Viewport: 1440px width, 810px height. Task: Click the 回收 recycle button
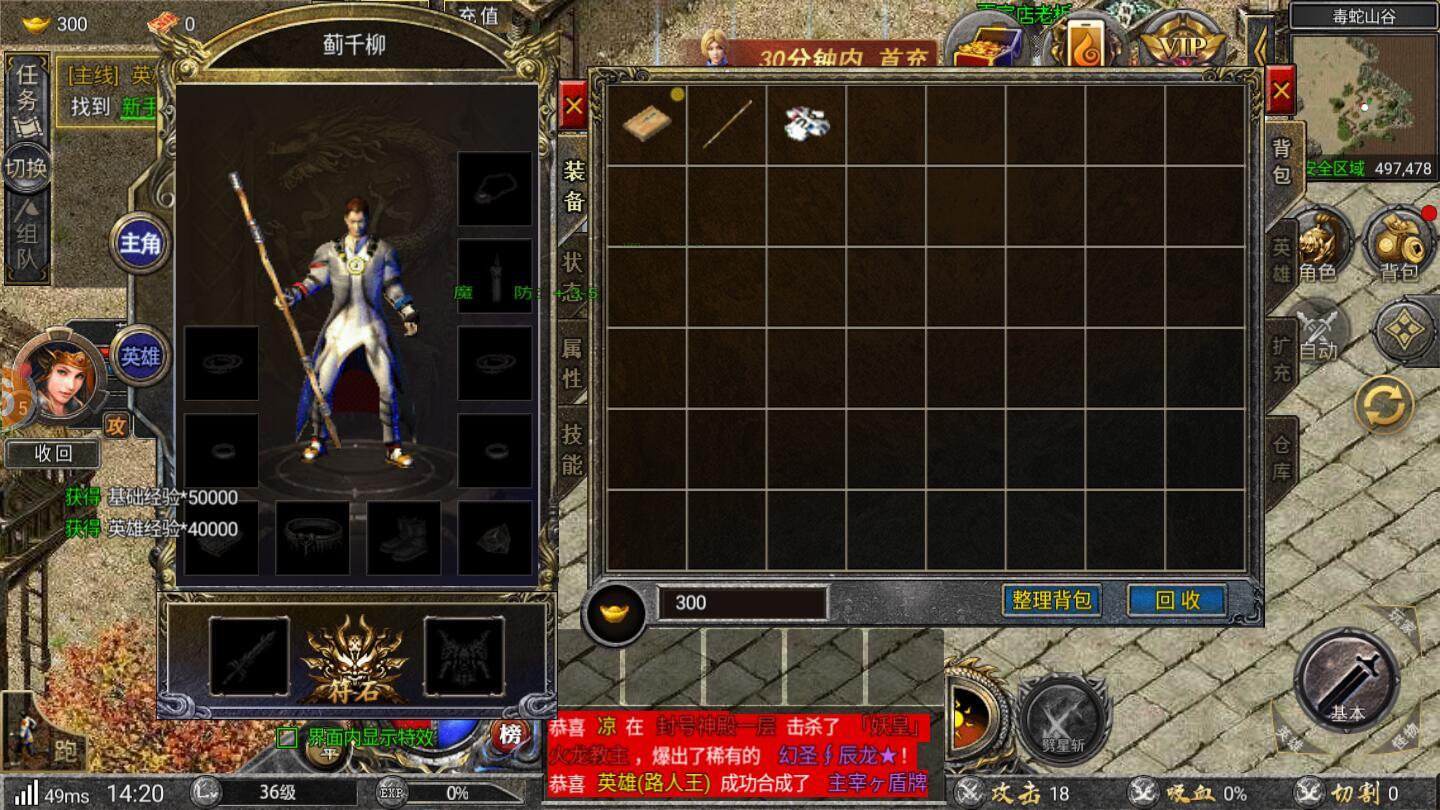coord(1176,600)
